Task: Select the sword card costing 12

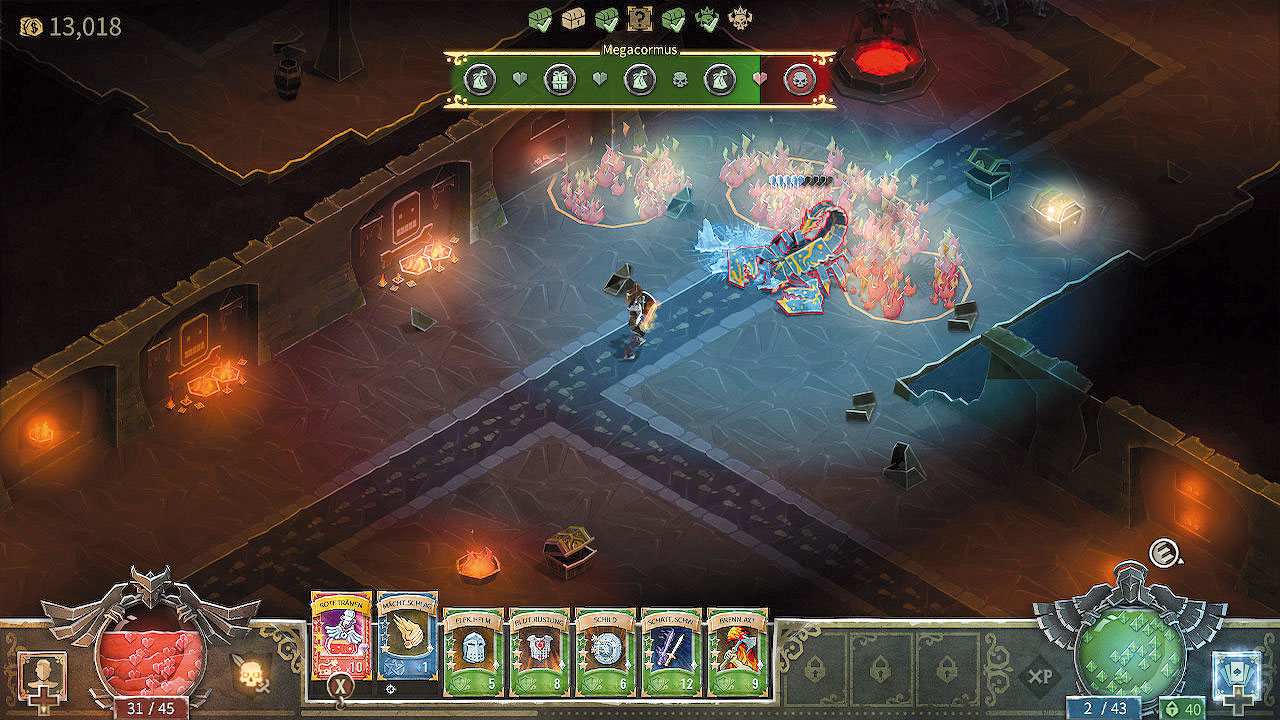Action: tap(671, 651)
